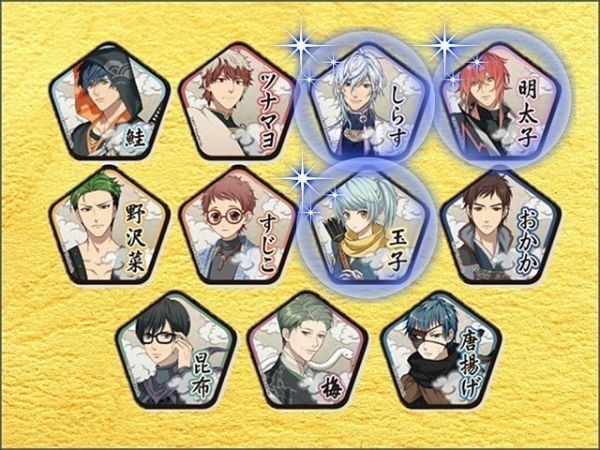Select the 昆布 character tile
Screen dimensions: 600x450
click(x=174, y=350)
